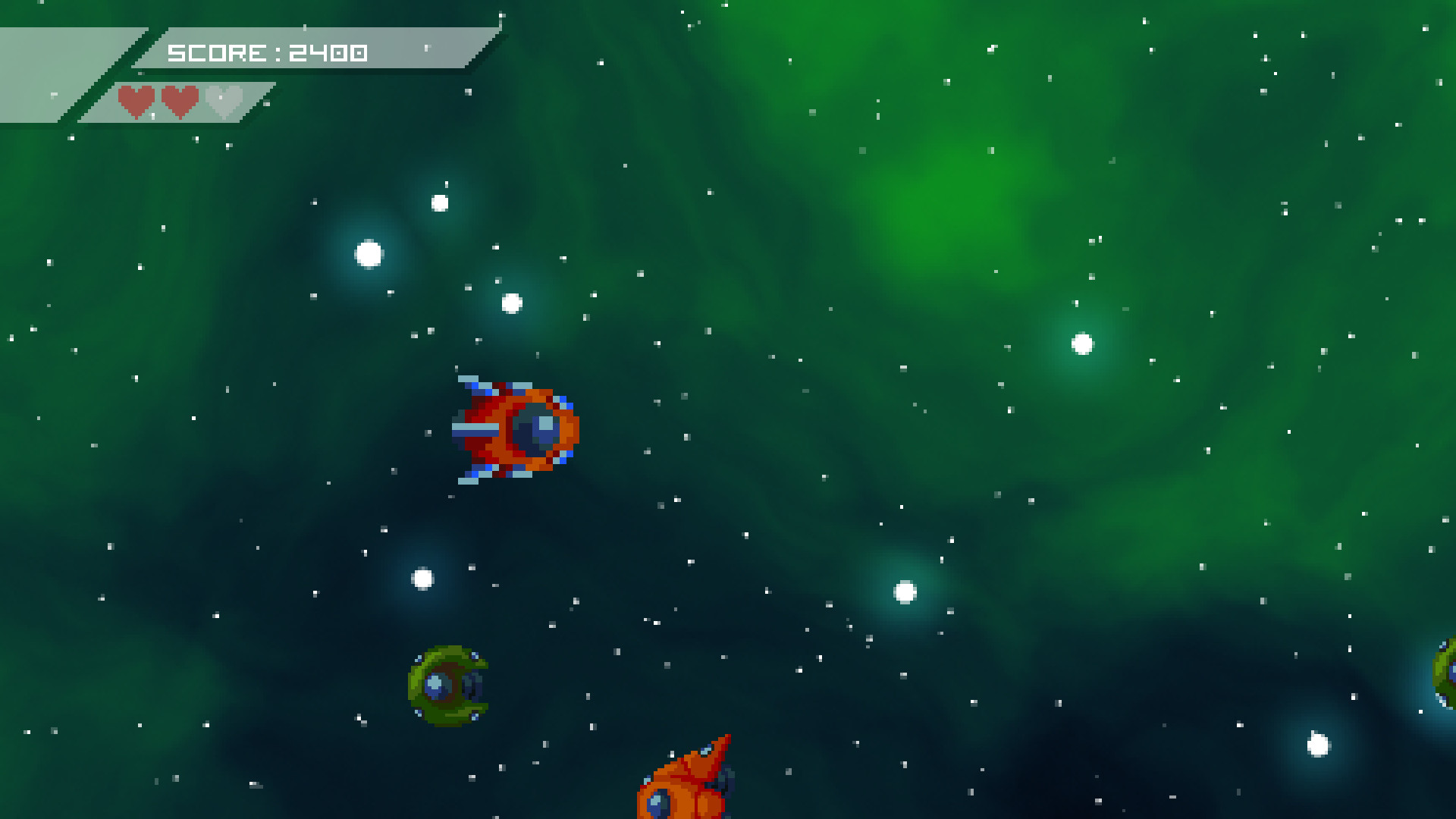Image resolution: width=1456 pixels, height=819 pixels.
Task: Click the glowing star below the player ship
Action: 422,577
